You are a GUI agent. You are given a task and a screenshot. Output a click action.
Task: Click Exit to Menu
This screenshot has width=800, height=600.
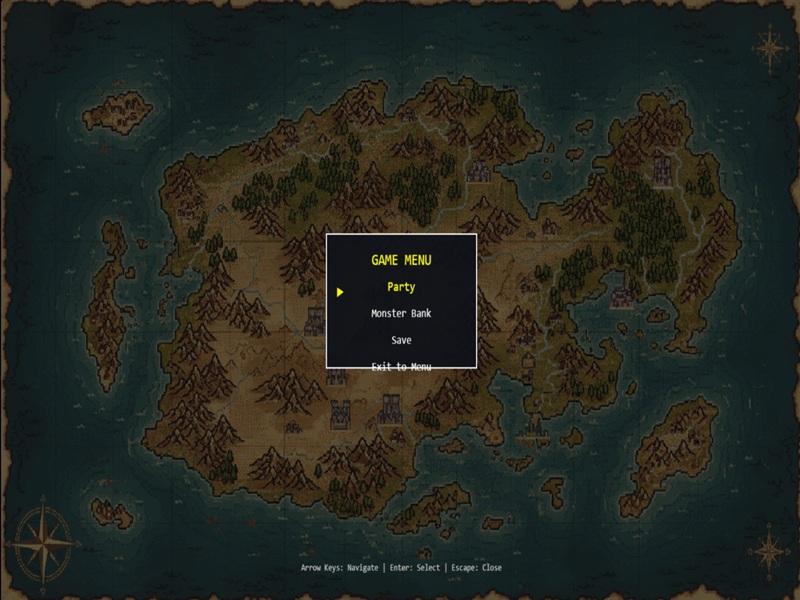tap(401, 366)
